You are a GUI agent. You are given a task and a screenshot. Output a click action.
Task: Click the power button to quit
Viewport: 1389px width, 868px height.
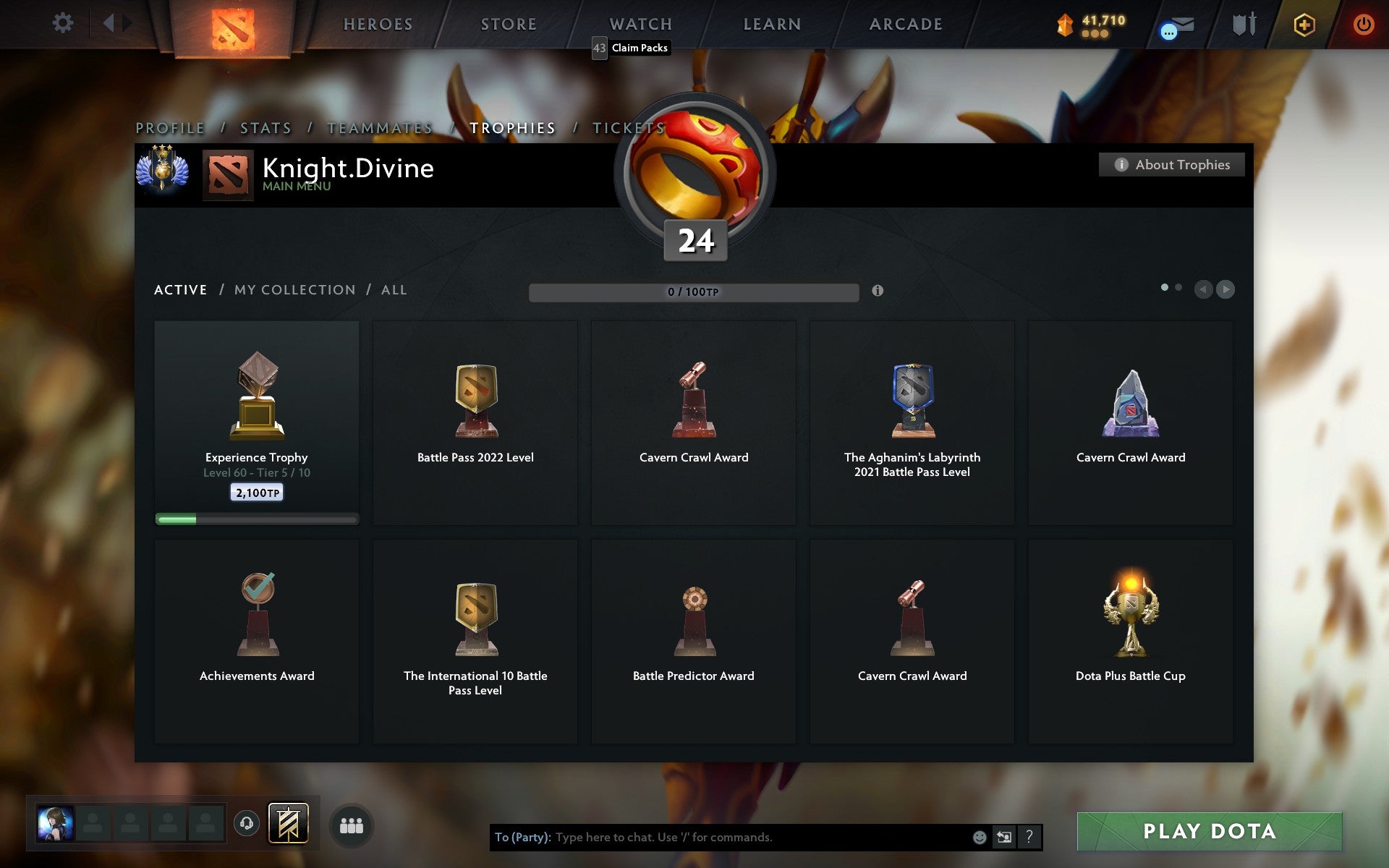pyautogui.click(x=1363, y=23)
